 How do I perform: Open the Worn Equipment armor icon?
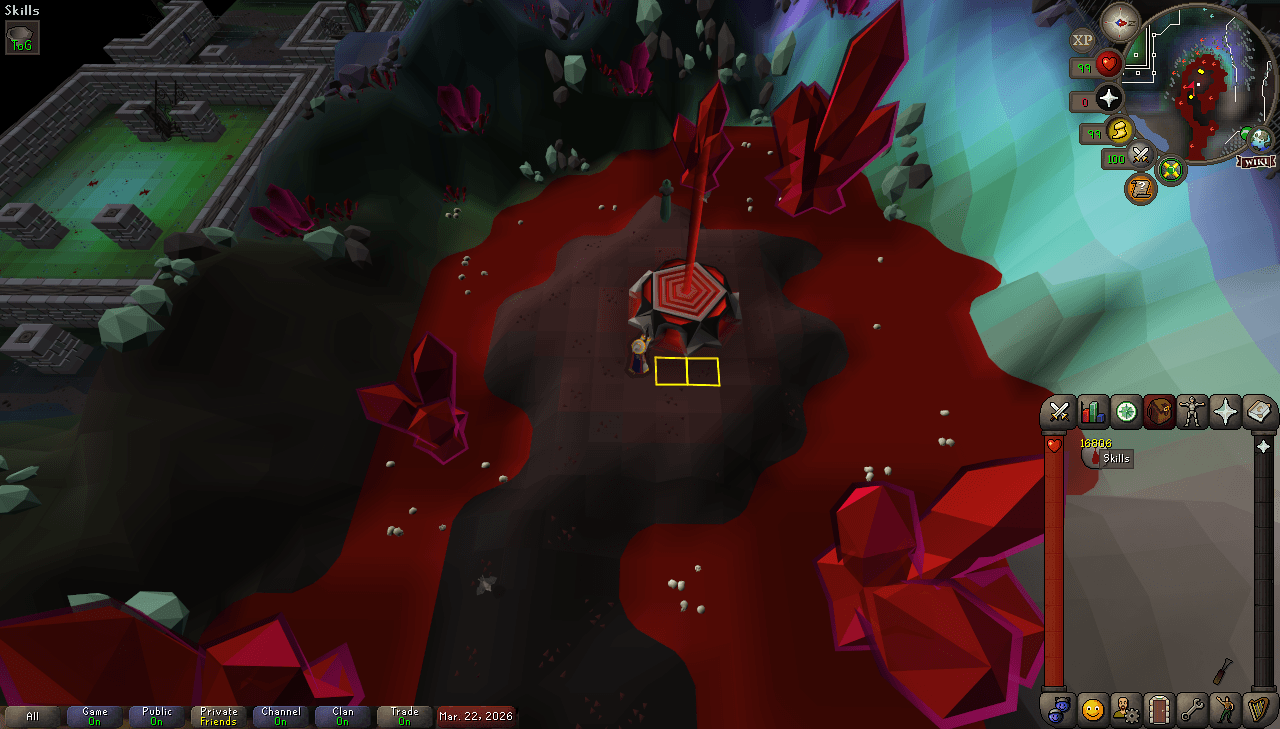[1191, 411]
